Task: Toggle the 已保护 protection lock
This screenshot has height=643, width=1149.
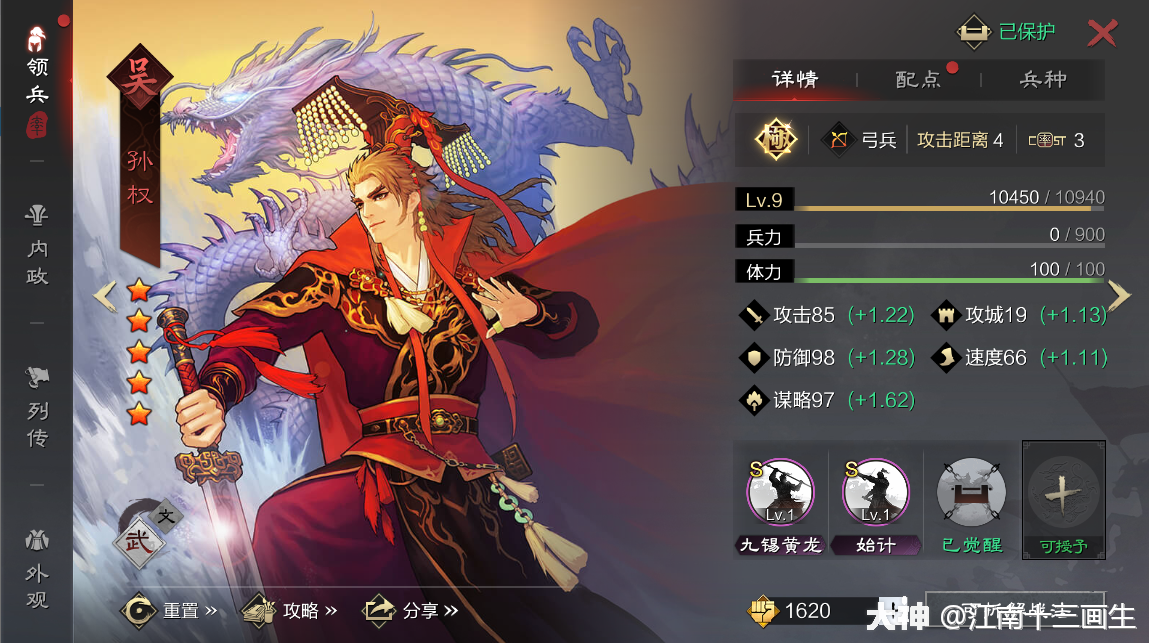Action: coord(1008,32)
